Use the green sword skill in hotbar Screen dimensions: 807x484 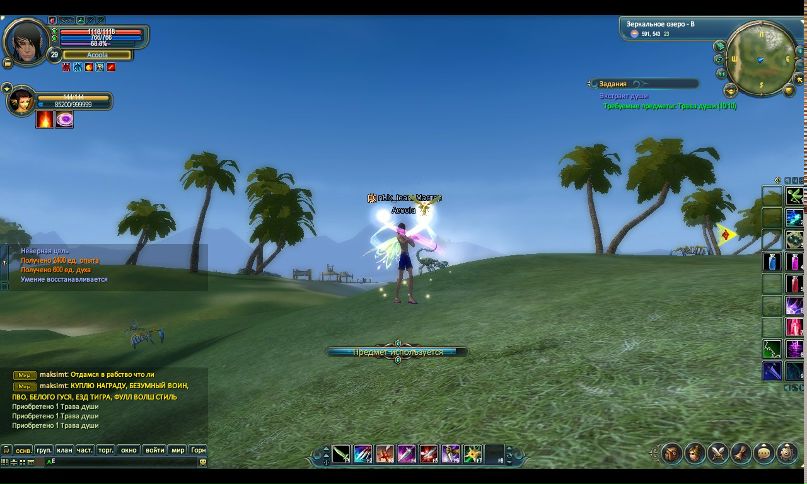342,455
